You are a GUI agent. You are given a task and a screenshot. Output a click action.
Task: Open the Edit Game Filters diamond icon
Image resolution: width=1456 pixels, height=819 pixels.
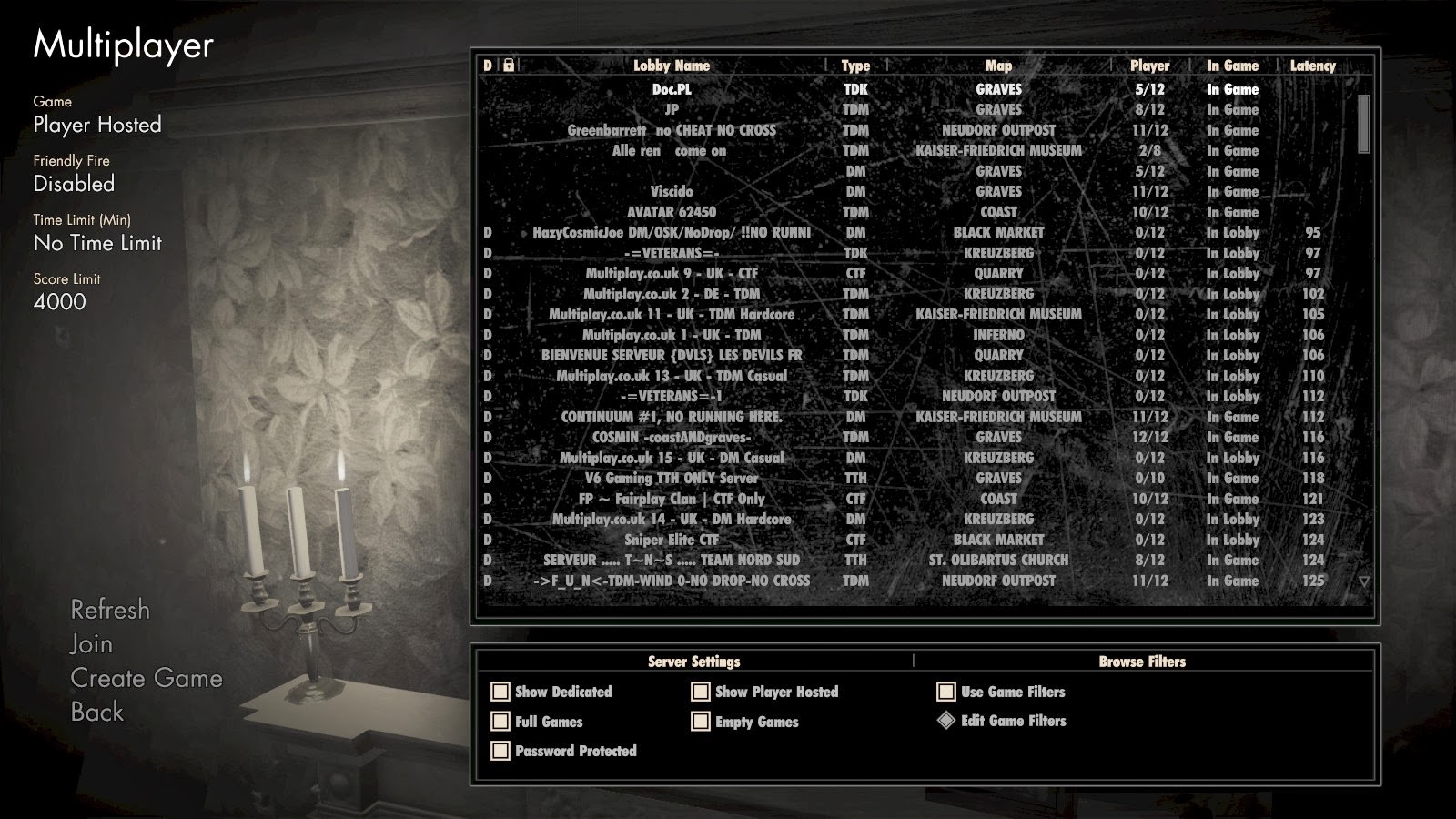click(946, 721)
